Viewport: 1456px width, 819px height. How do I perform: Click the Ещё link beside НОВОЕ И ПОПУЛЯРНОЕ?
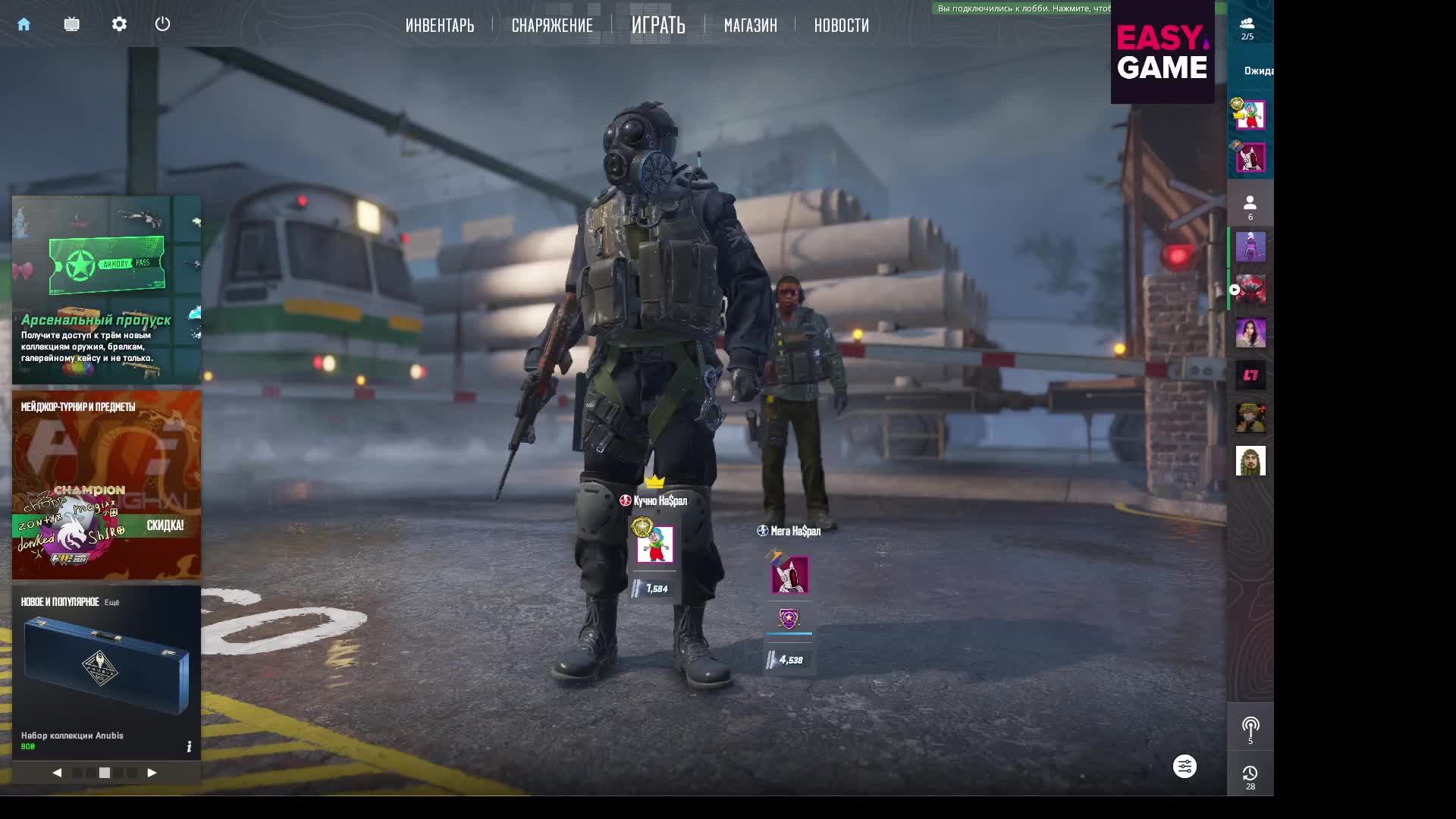point(111,603)
